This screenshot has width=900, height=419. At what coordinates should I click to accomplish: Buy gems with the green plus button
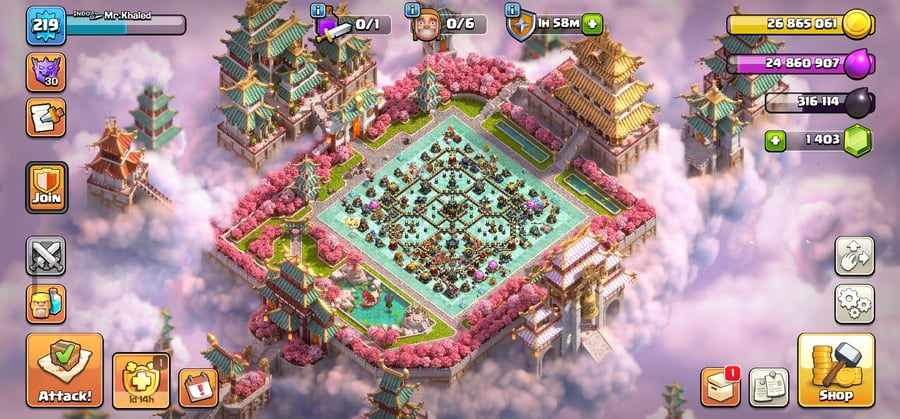[774, 141]
